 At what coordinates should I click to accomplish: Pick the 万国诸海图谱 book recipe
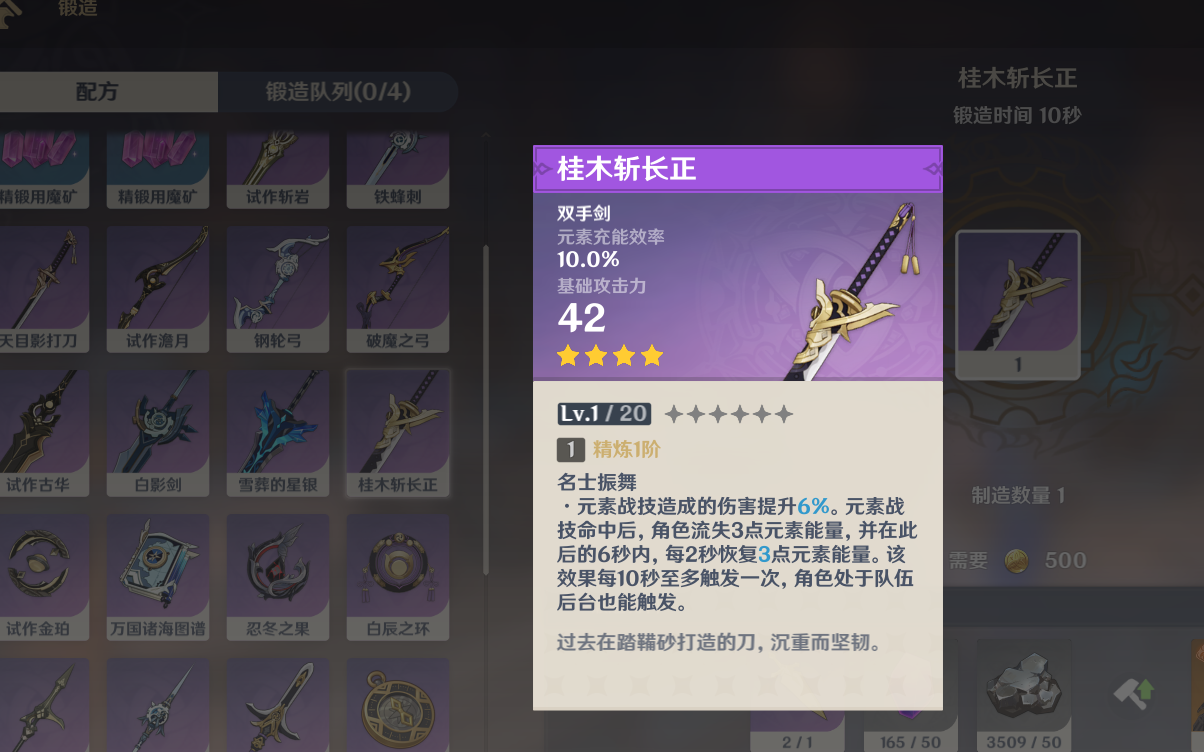[158, 576]
